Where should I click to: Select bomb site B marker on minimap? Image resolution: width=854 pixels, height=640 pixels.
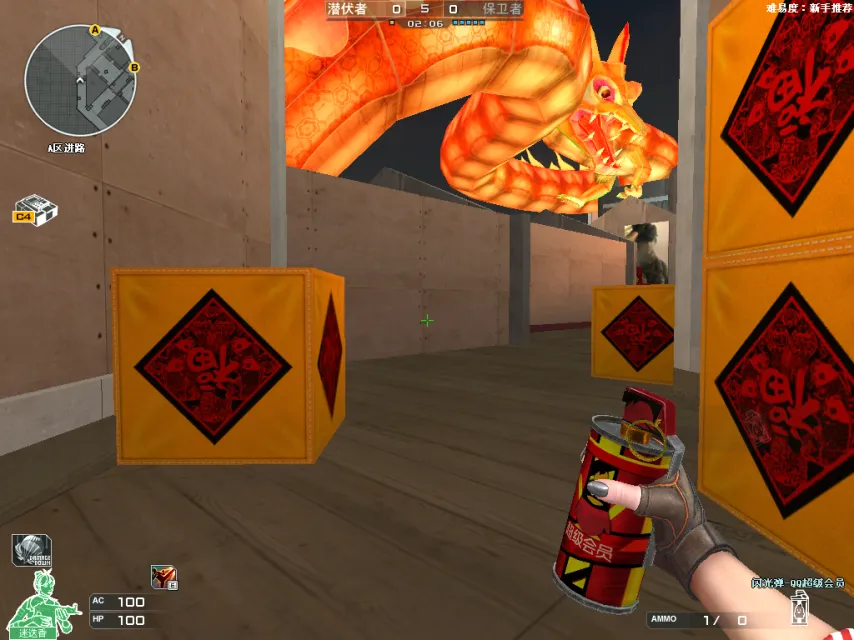(134, 68)
